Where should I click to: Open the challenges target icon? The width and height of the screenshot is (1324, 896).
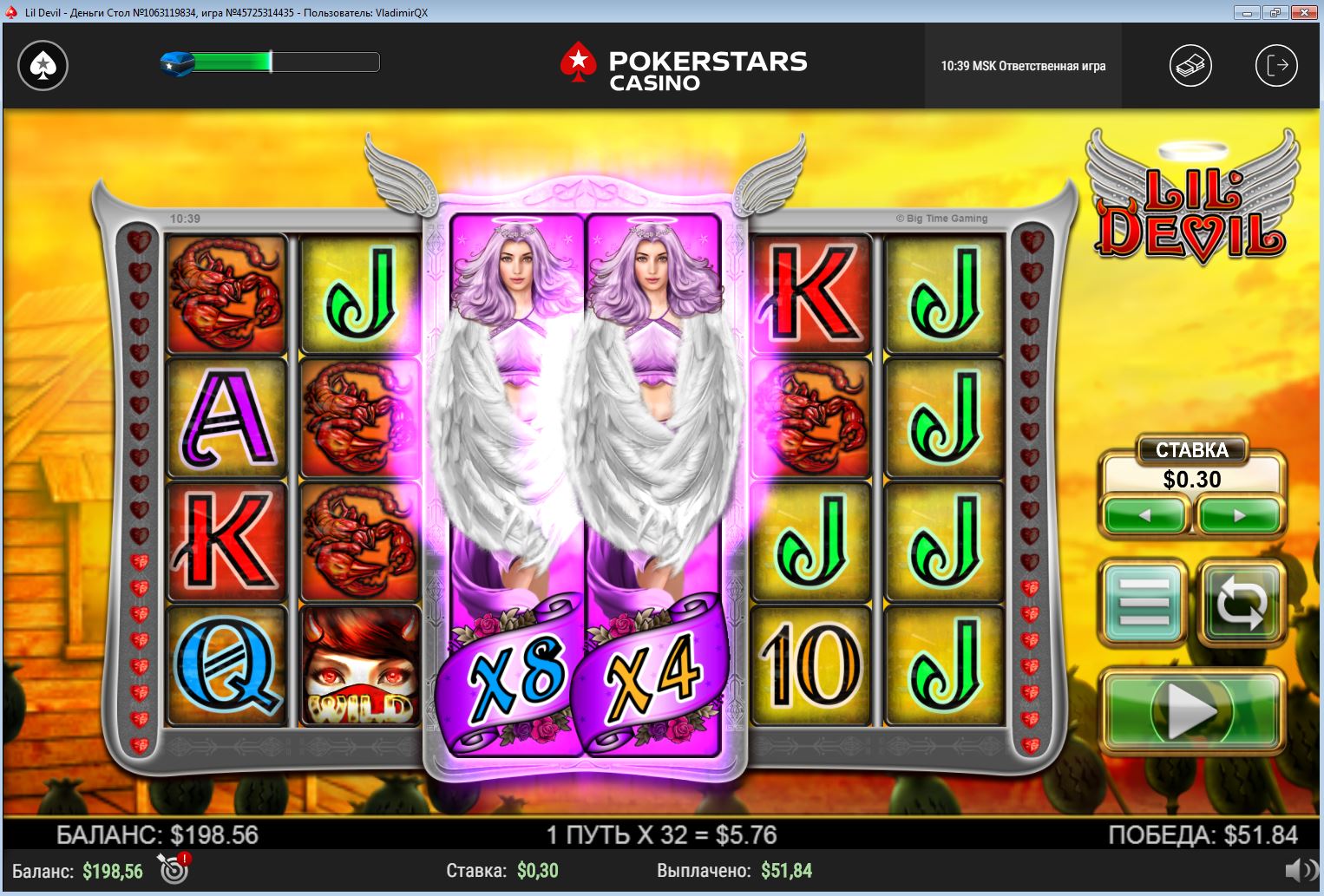click(174, 868)
